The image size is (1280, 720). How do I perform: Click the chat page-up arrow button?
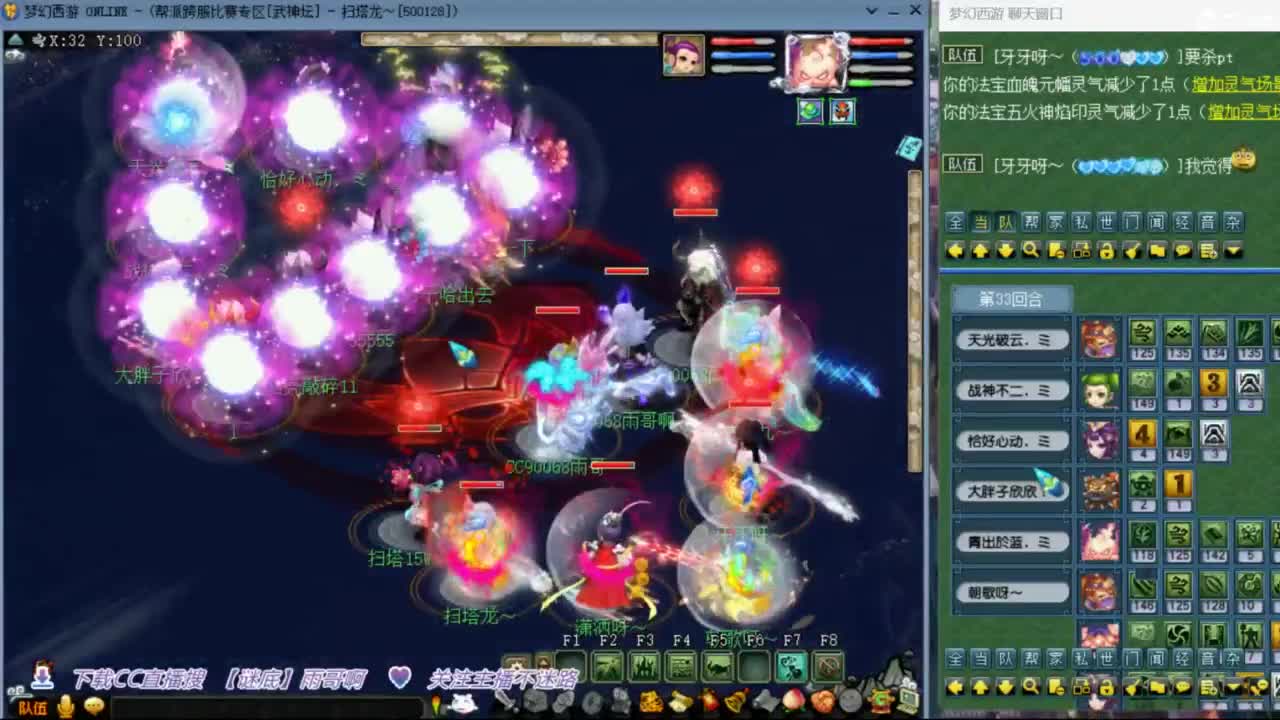pos(980,250)
